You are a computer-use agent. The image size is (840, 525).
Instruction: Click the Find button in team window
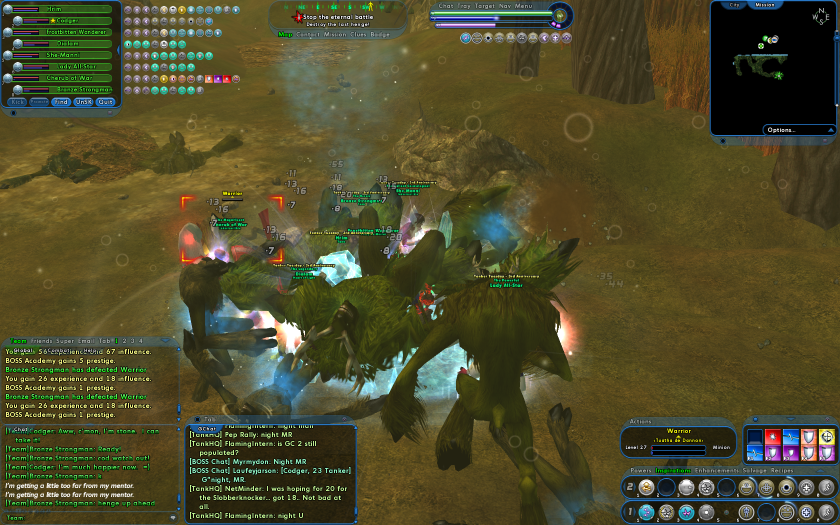click(62, 102)
